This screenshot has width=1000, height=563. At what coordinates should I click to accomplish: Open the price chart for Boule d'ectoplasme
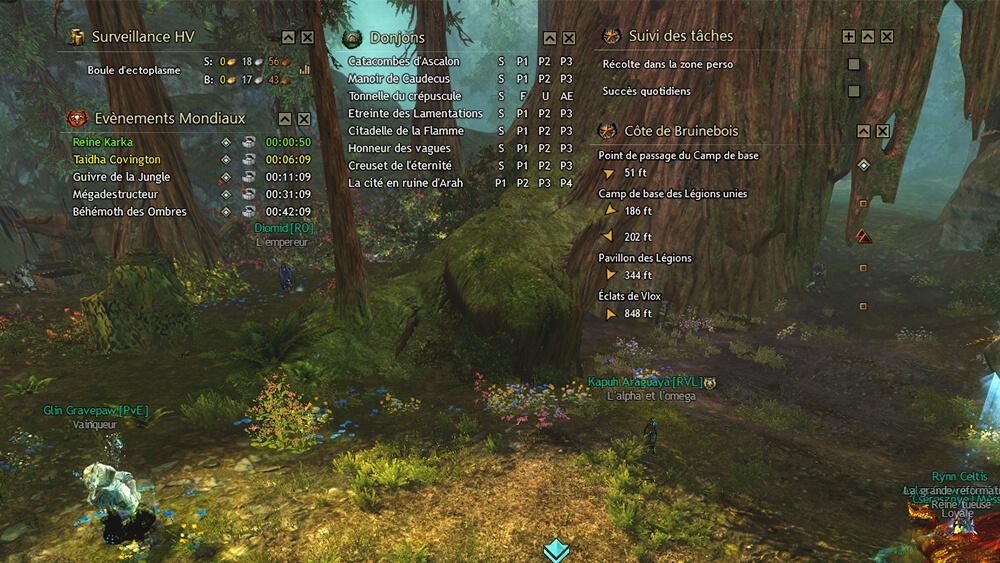[305, 70]
